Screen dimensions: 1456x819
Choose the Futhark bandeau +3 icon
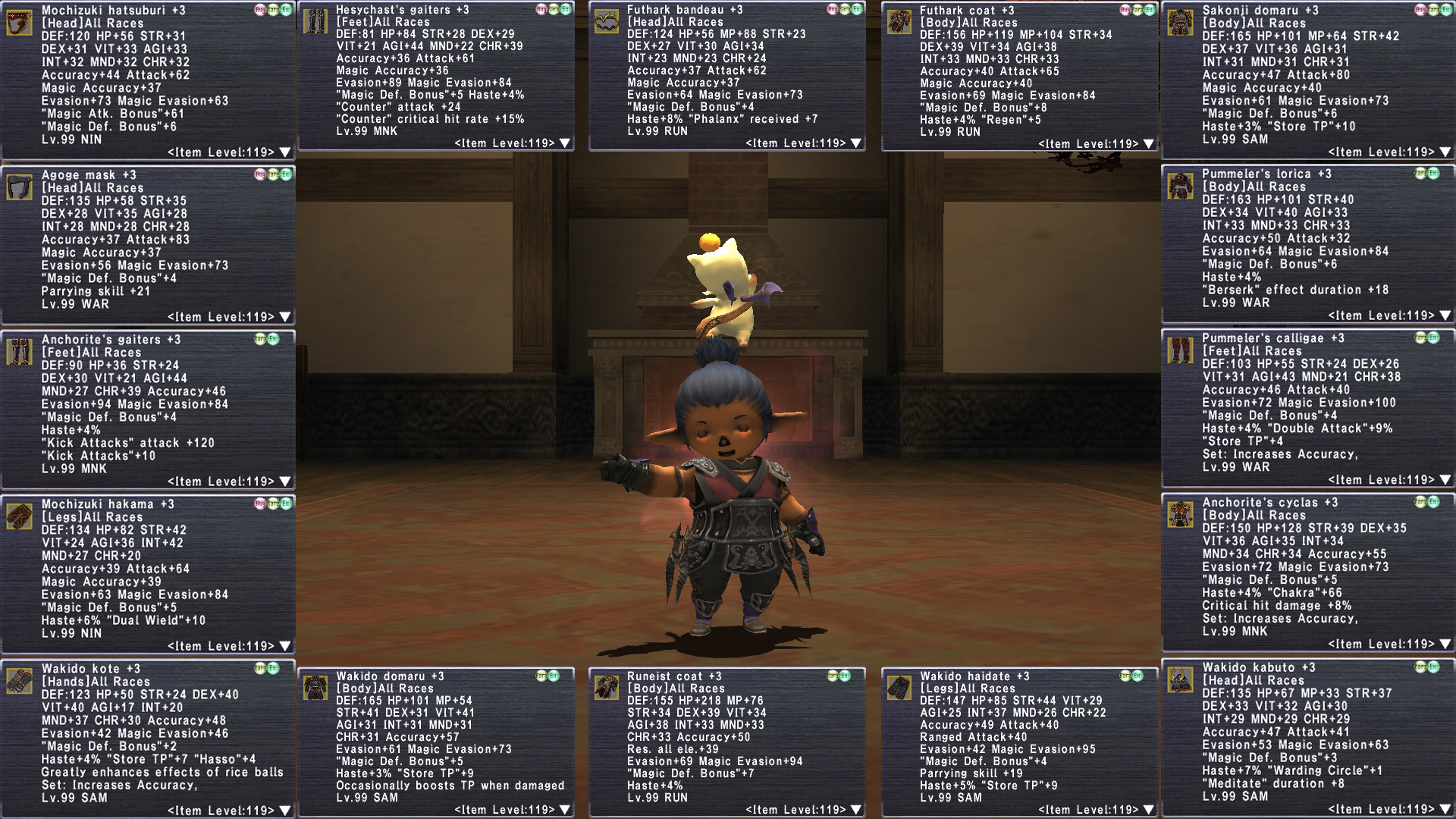pyautogui.click(x=606, y=21)
